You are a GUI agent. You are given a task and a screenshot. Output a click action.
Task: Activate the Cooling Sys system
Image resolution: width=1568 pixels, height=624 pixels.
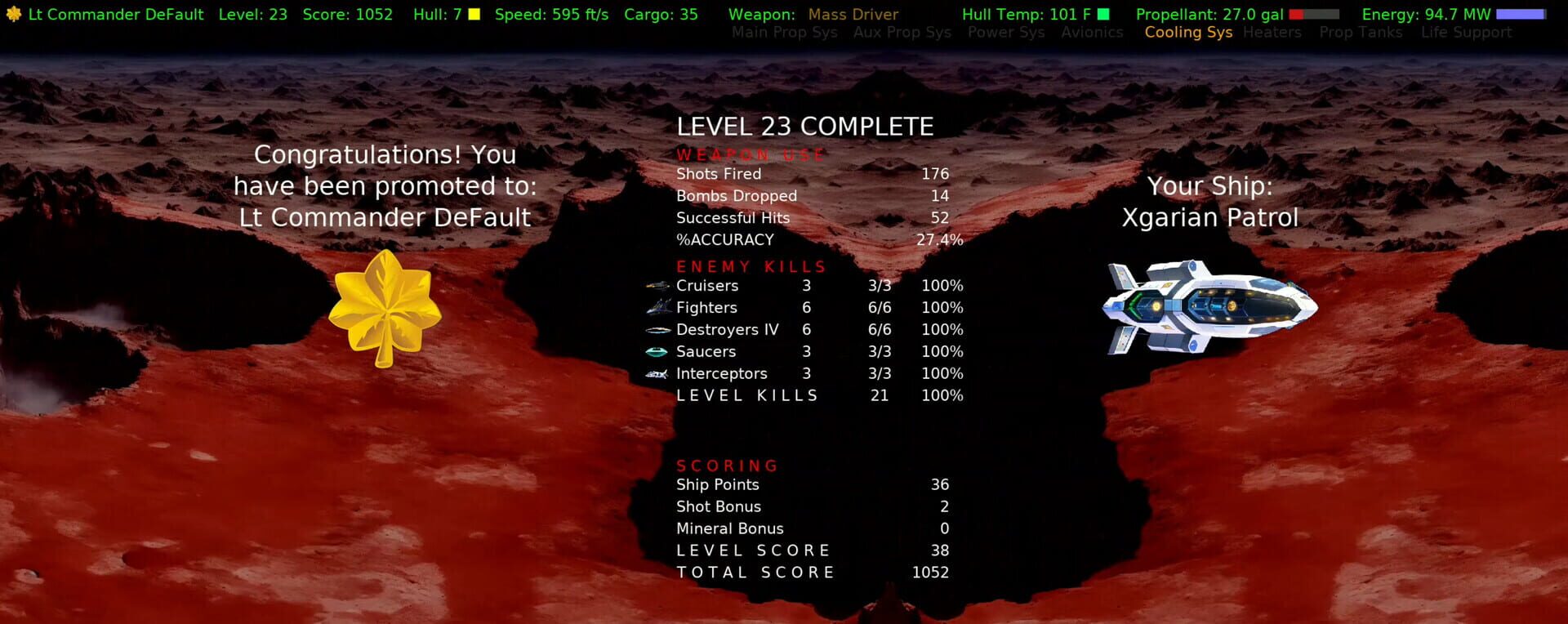click(1188, 33)
